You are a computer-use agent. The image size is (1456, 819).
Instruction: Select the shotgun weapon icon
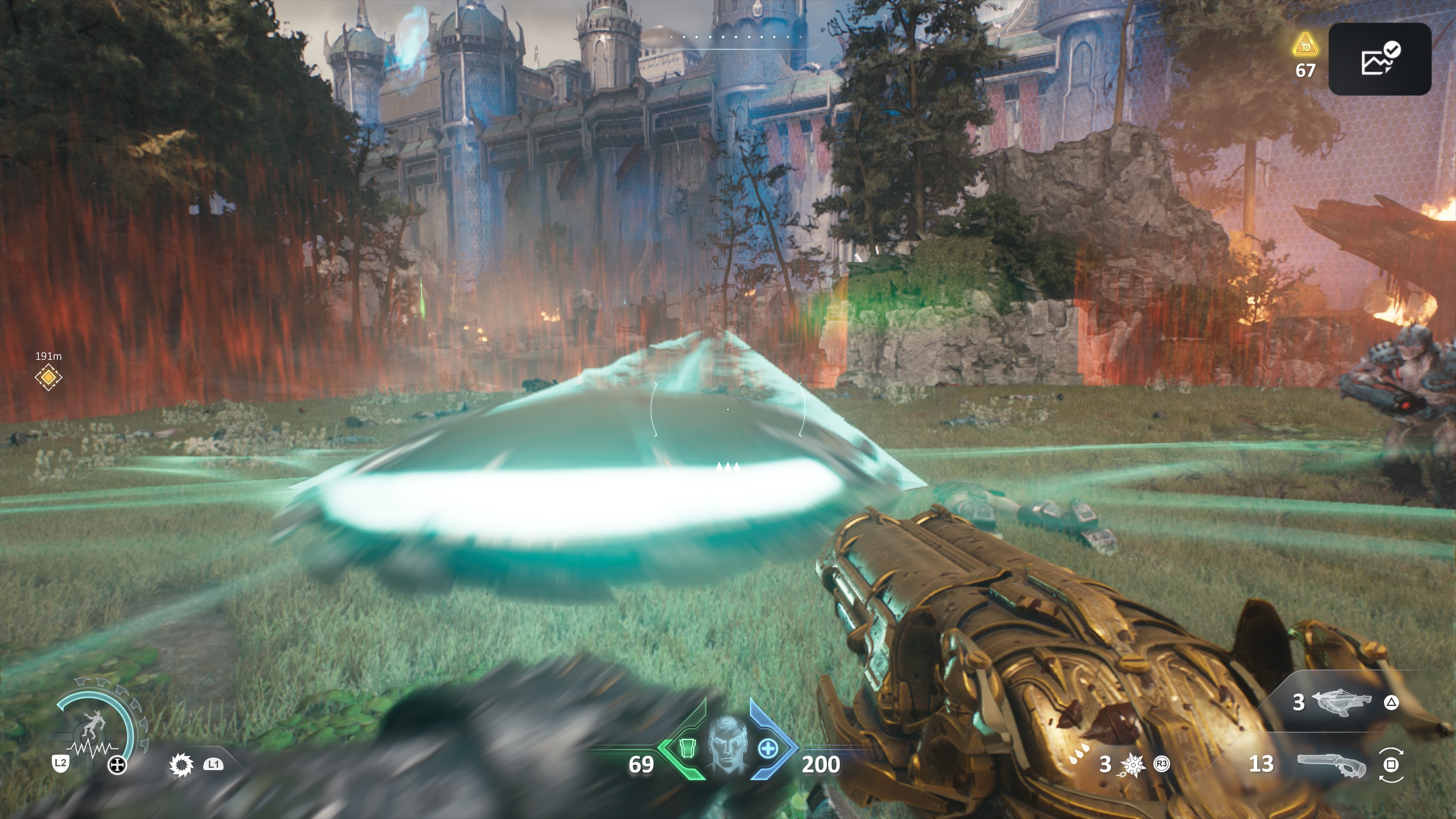(1332, 764)
